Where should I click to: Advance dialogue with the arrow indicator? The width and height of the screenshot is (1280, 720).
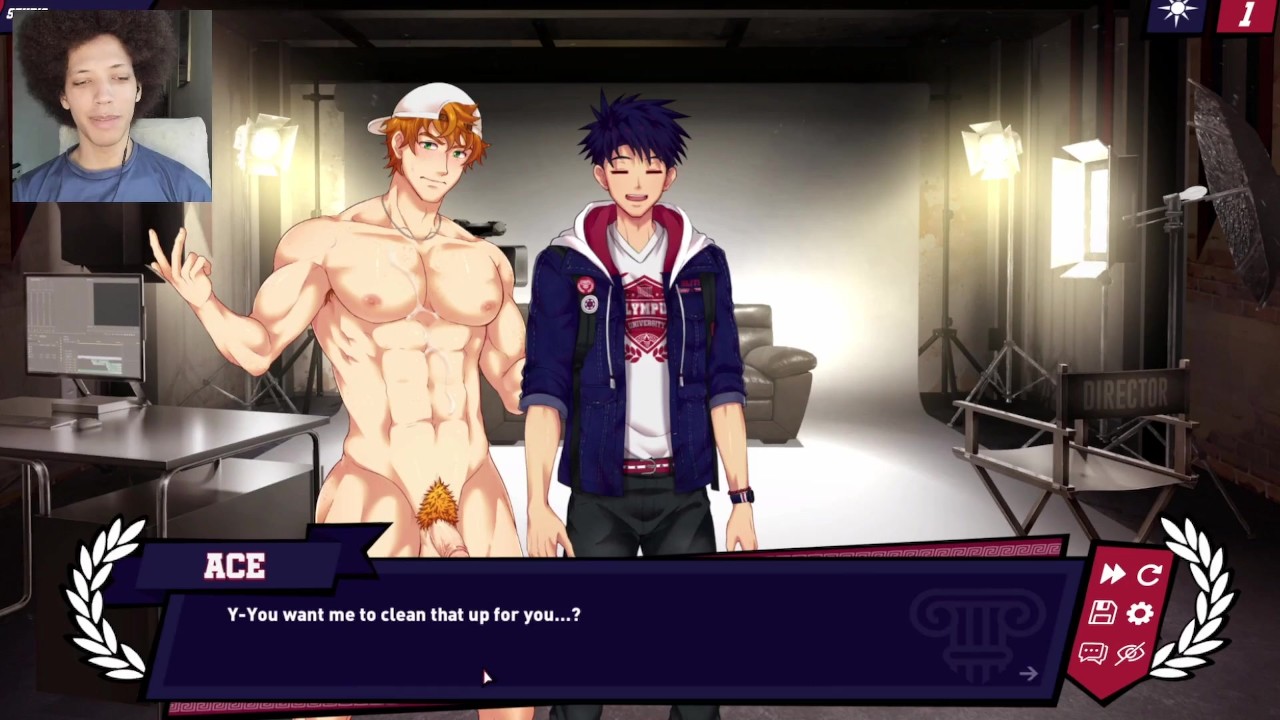[x=1028, y=674]
